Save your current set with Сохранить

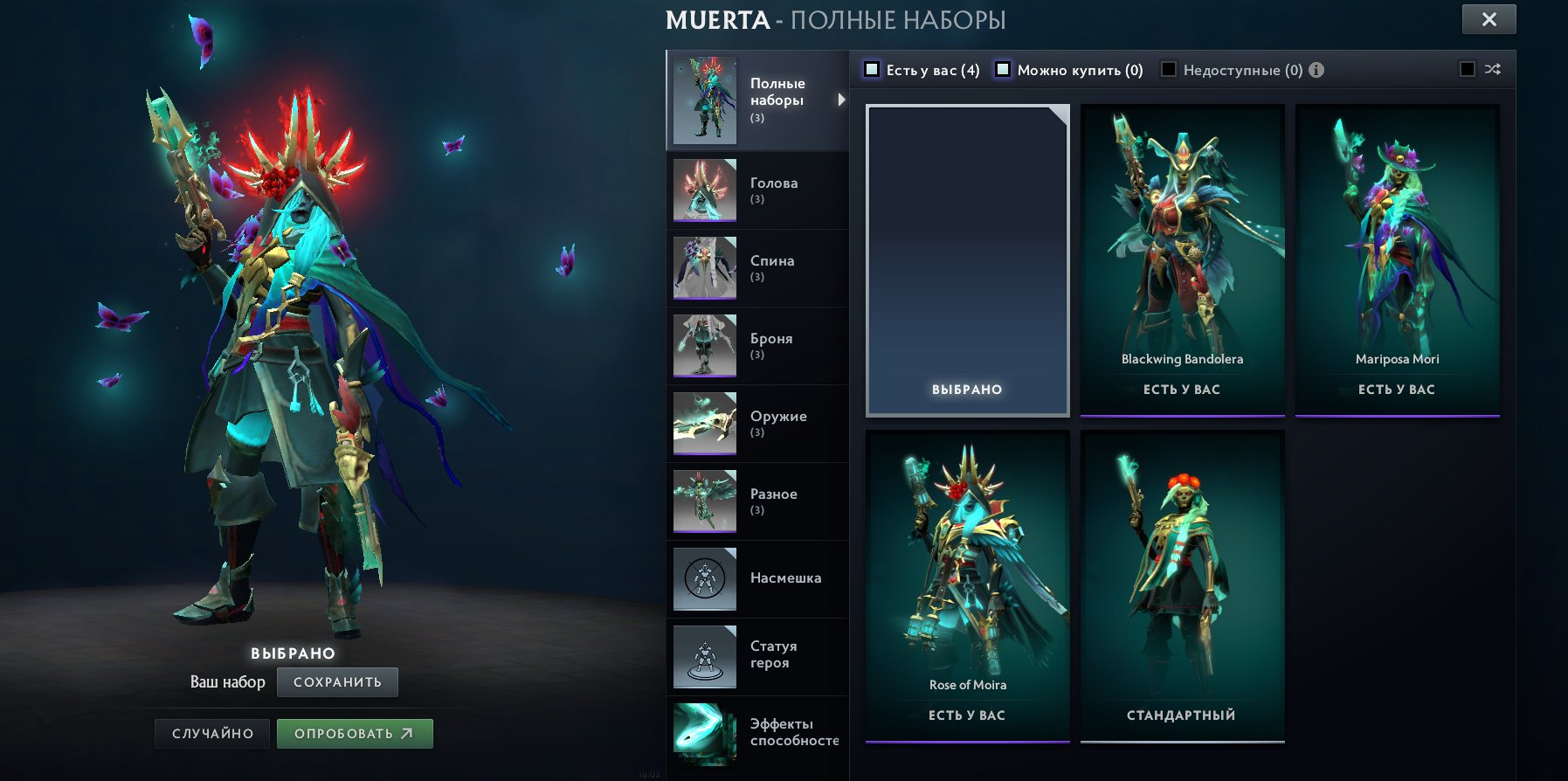(337, 682)
